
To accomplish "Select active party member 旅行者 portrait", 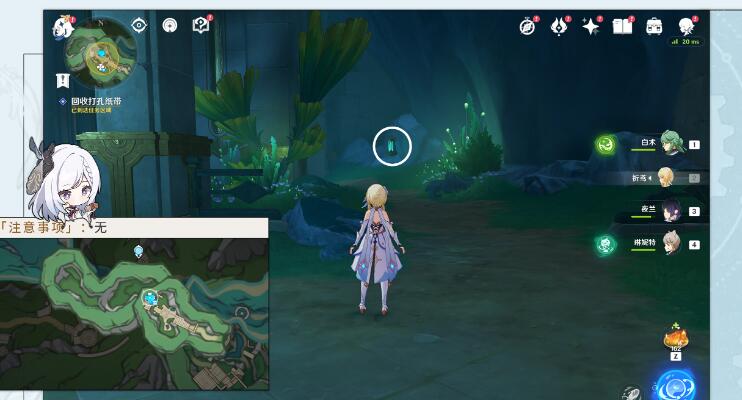I will click(x=666, y=178).
